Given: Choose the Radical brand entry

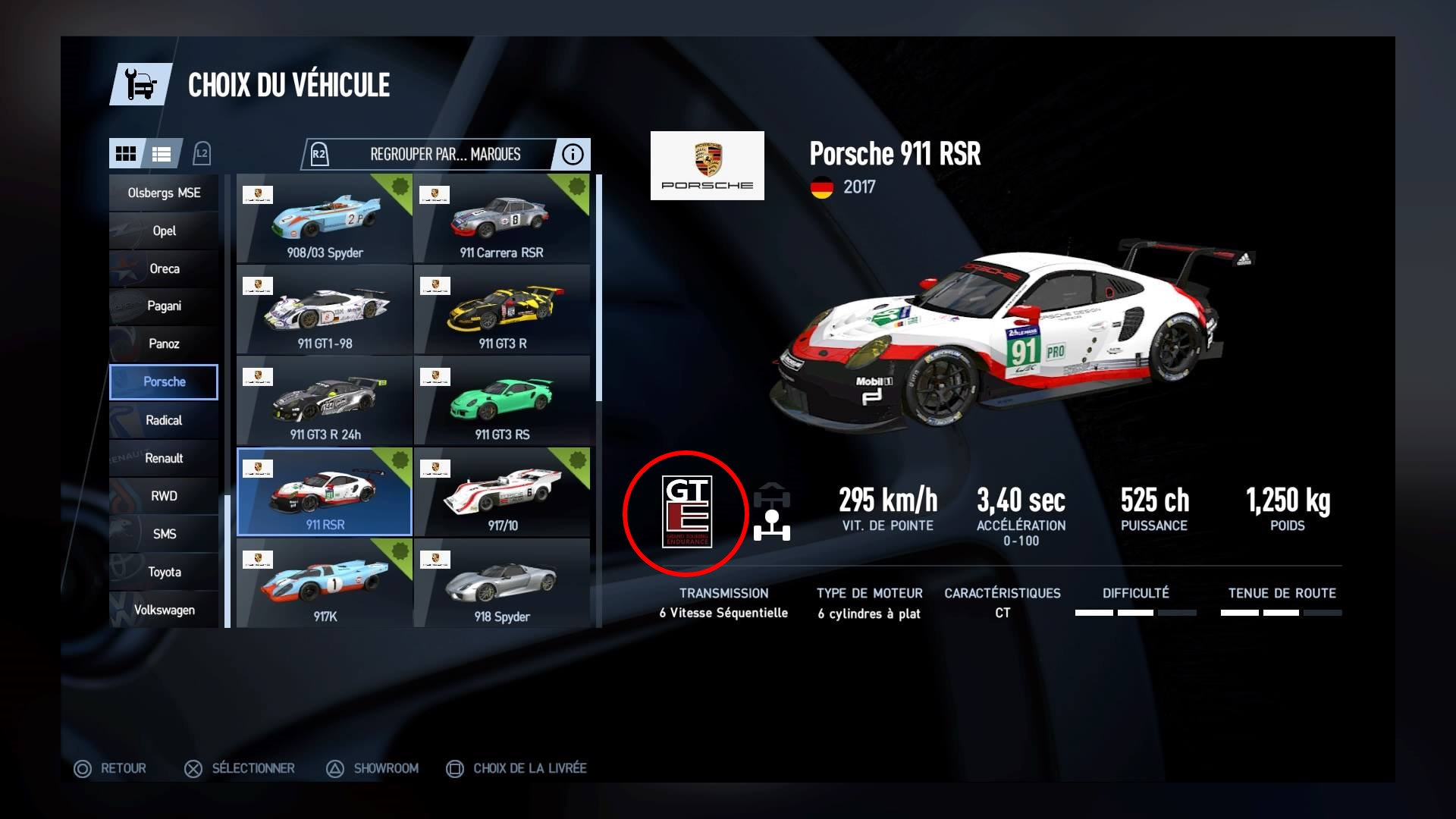Looking at the screenshot, I should tap(164, 420).
